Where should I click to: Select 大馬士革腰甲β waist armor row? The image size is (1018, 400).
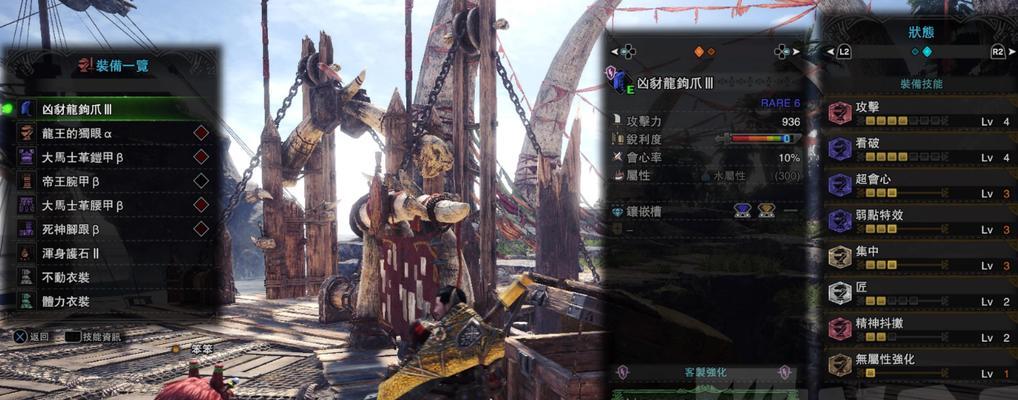pos(110,205)
